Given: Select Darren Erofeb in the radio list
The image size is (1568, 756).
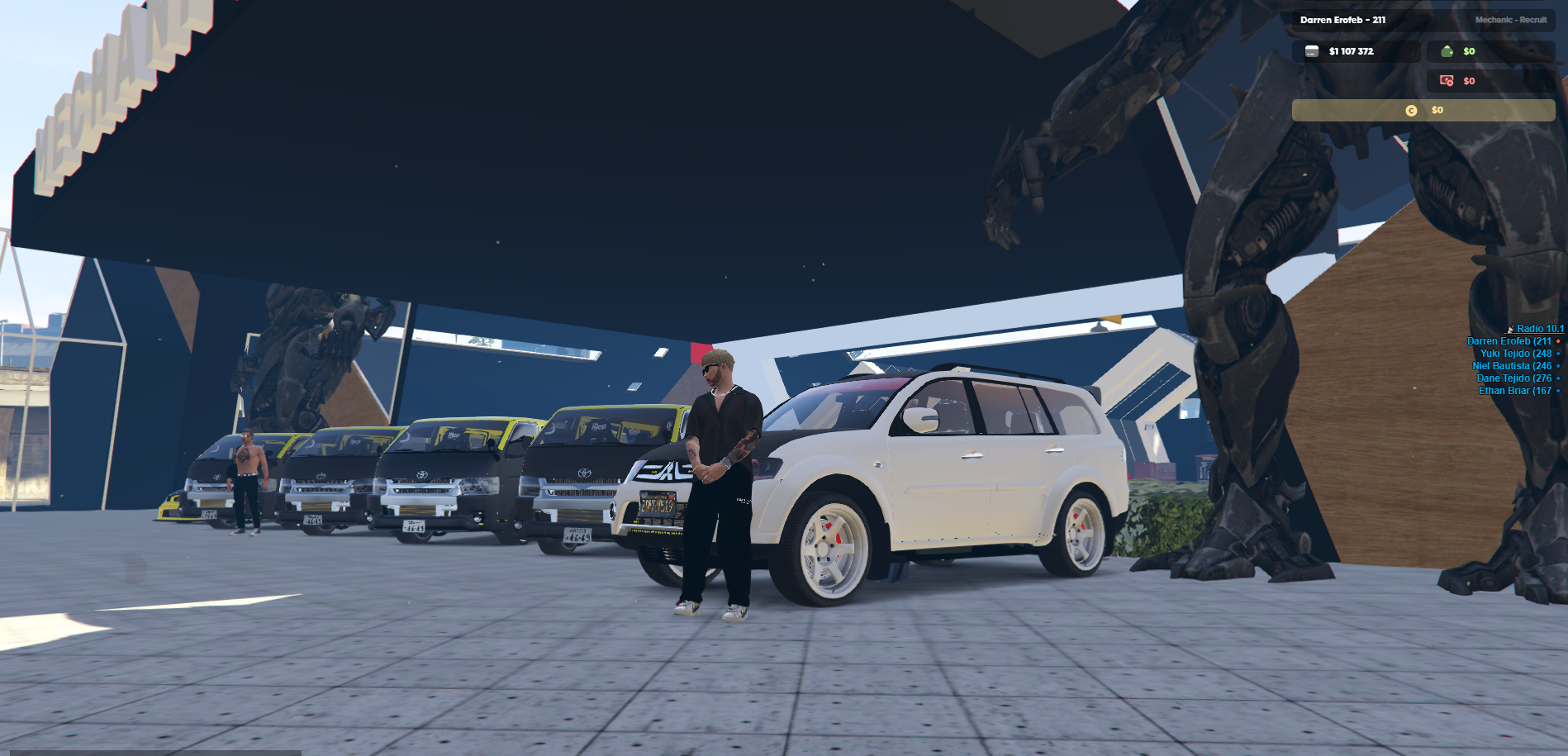Looking at the screenshot, I should tap(1509, 341).
